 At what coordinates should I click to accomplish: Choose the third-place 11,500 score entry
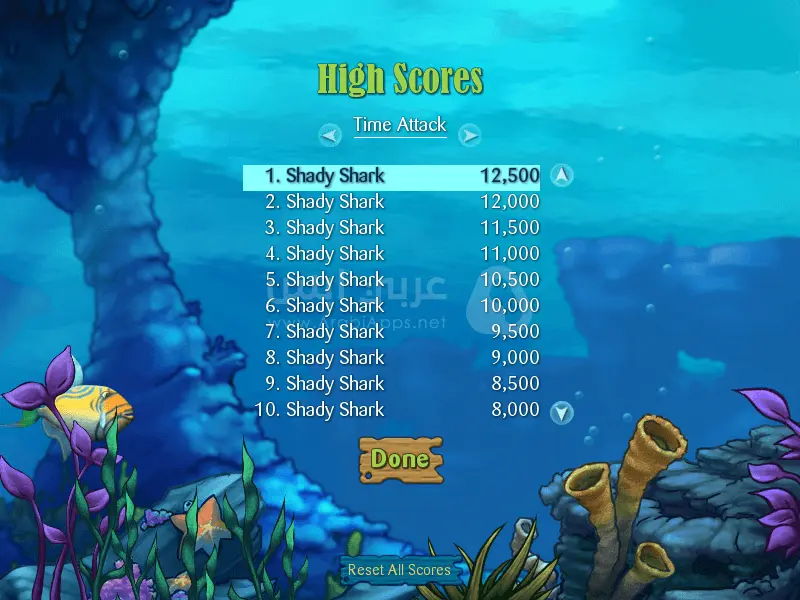point(391,228)
